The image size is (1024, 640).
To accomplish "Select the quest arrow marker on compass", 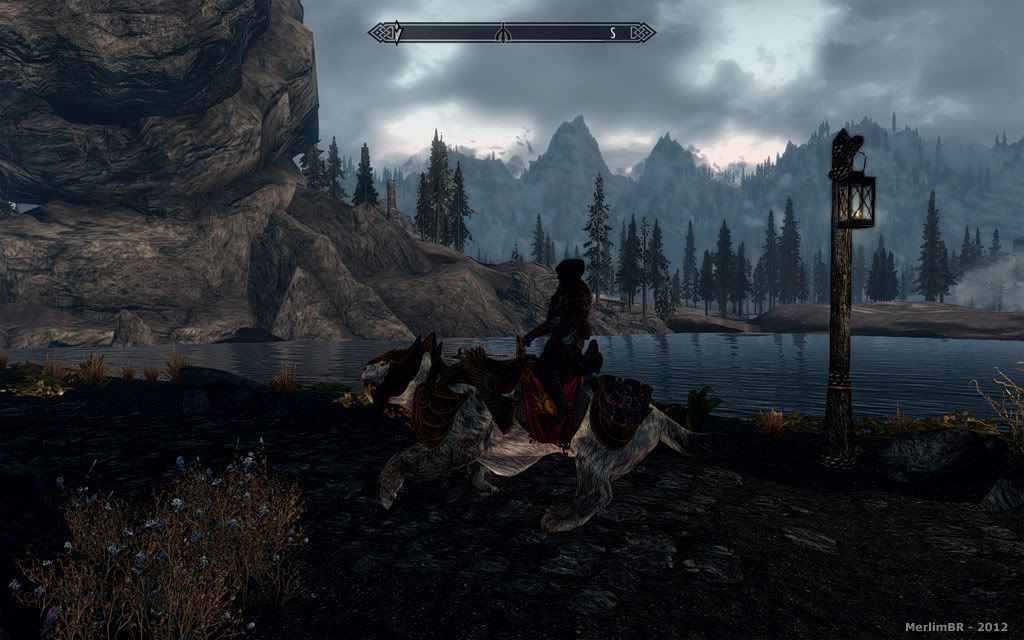I will (x=397, y=34).
